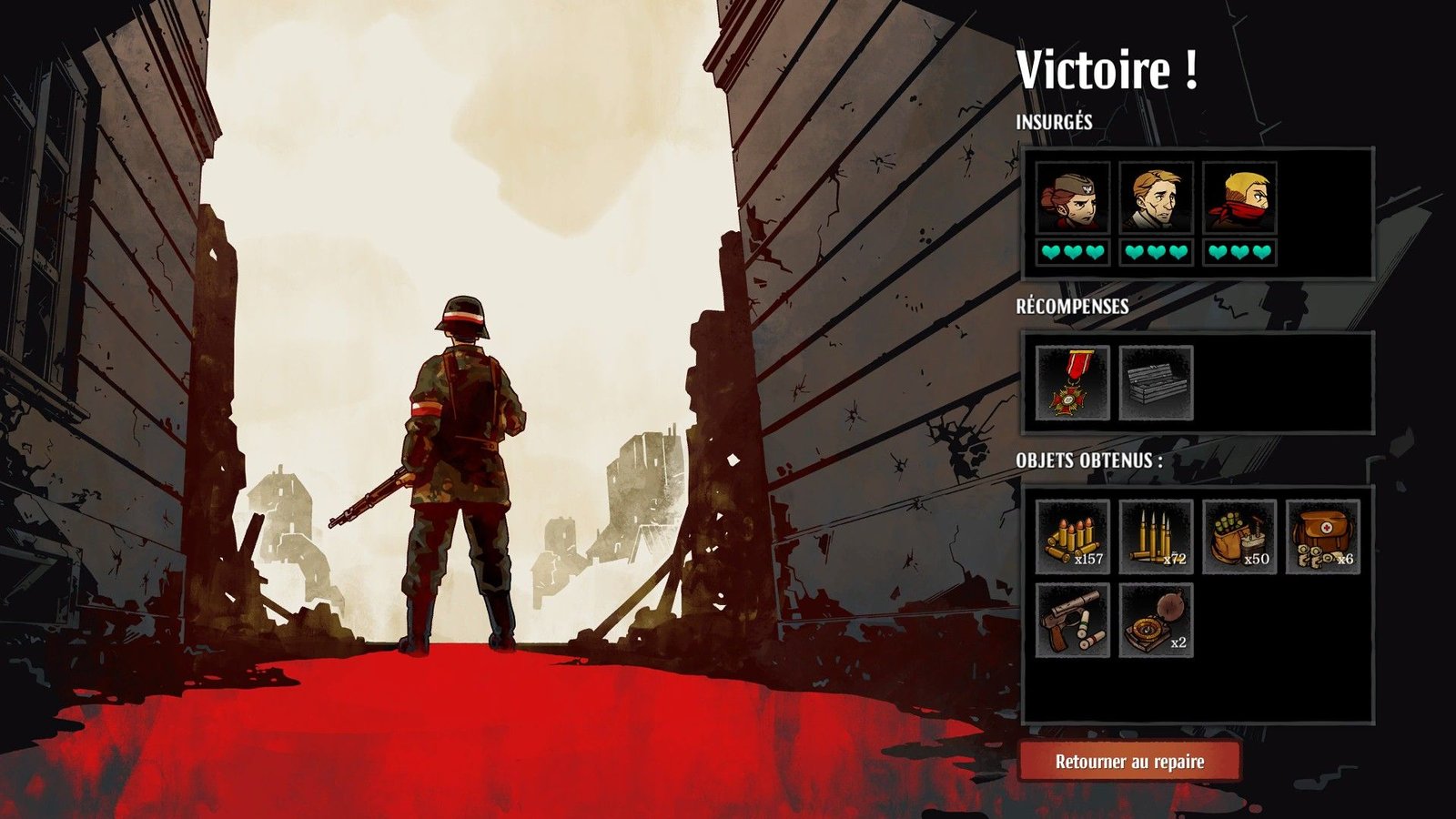Choose the blond insurgent with red face scarf
Screen dimensions: 1456x819
(1239, 198)
